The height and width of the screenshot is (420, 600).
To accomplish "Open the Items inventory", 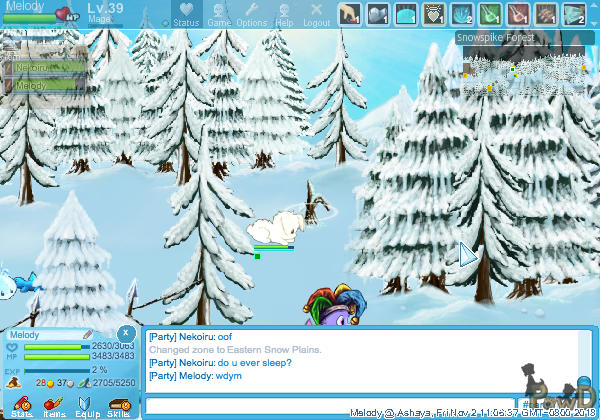I will (x=54, y=406).
